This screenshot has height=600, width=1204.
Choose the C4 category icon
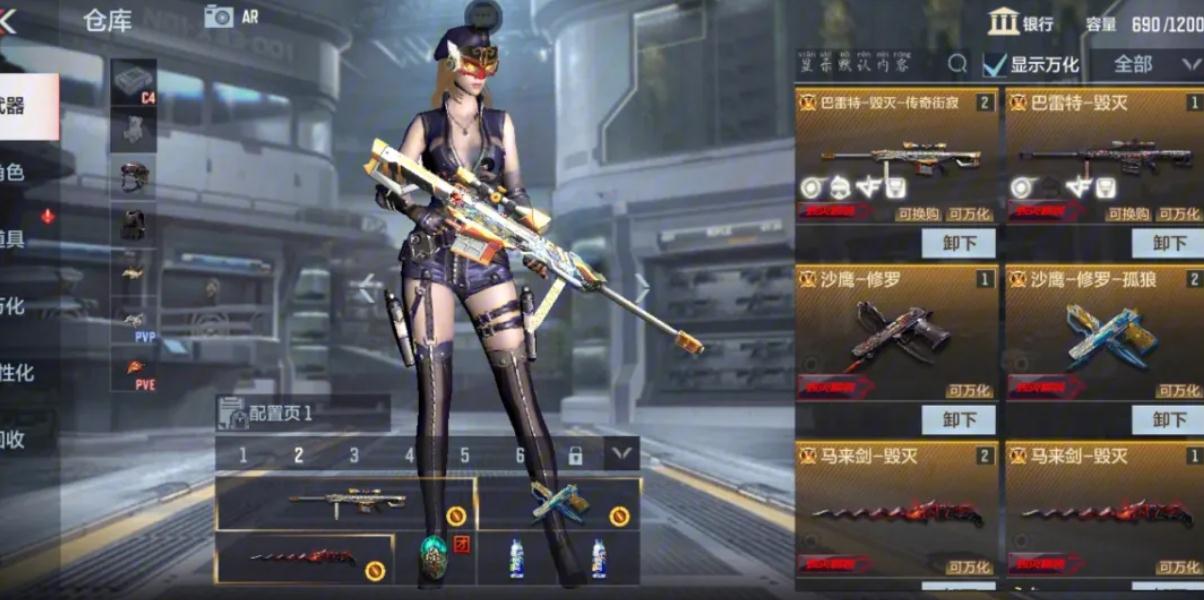(x=133, y=81)
